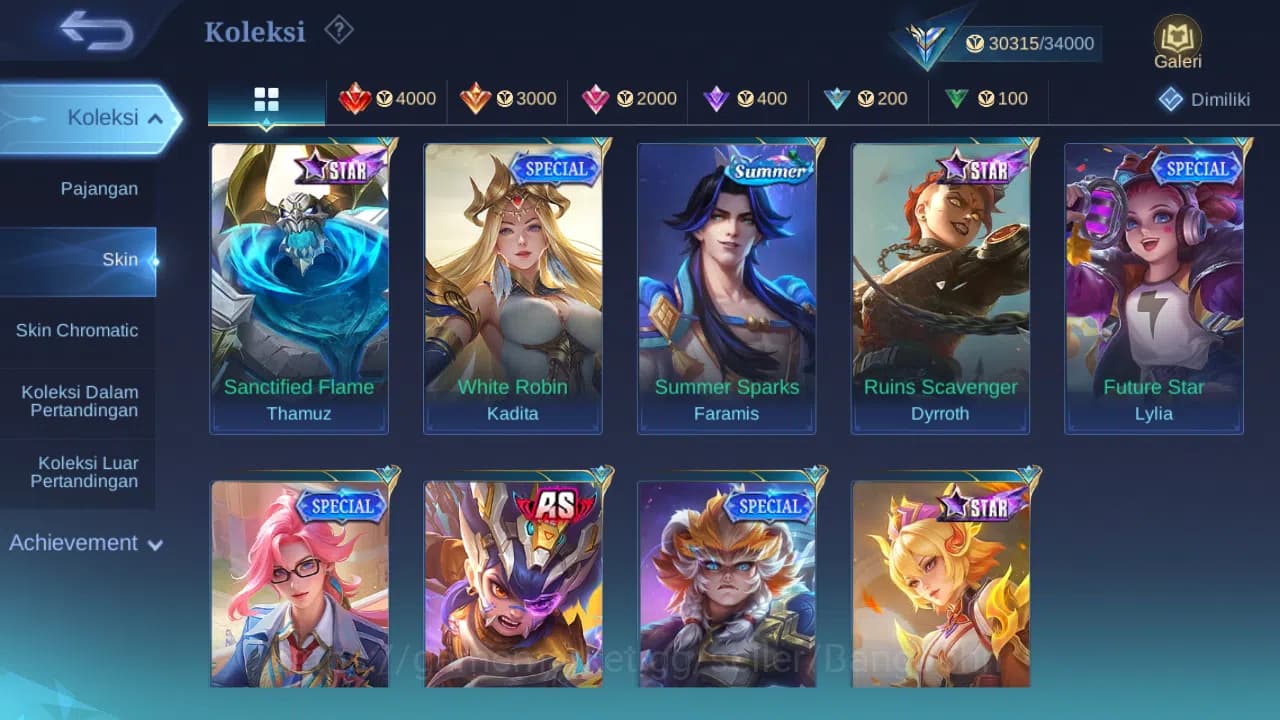Click the grid view filter icon
1280x720 pixels.
[265, 99]
